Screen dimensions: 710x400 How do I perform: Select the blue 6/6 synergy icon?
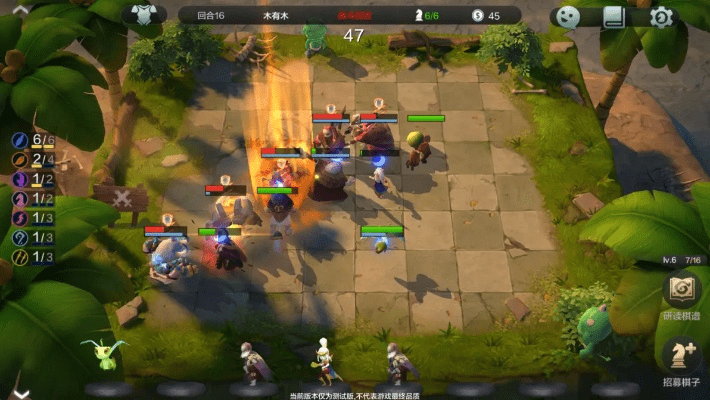click(x=20, y=140)
